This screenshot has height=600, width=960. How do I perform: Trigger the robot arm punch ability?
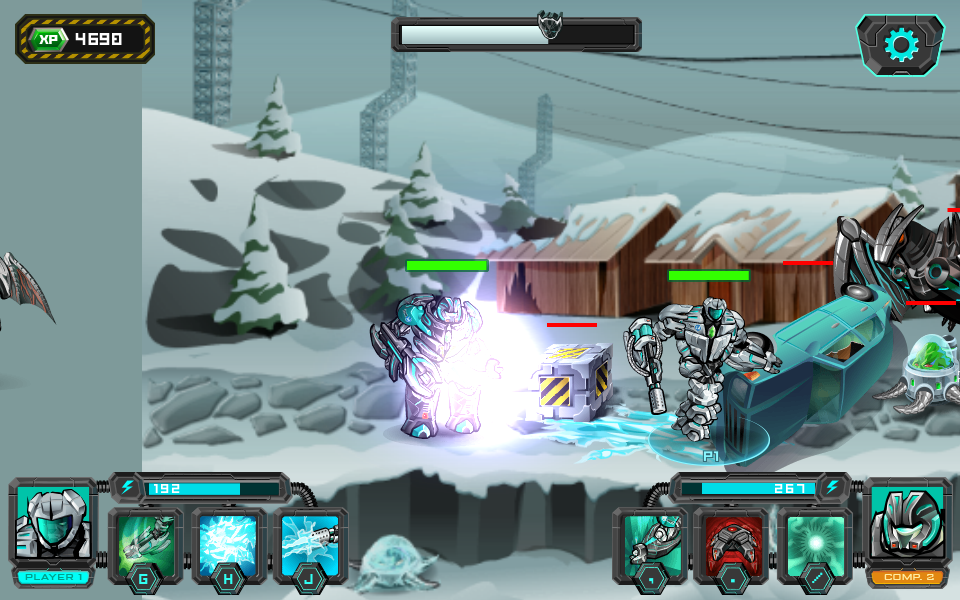(x=650, y=543)
